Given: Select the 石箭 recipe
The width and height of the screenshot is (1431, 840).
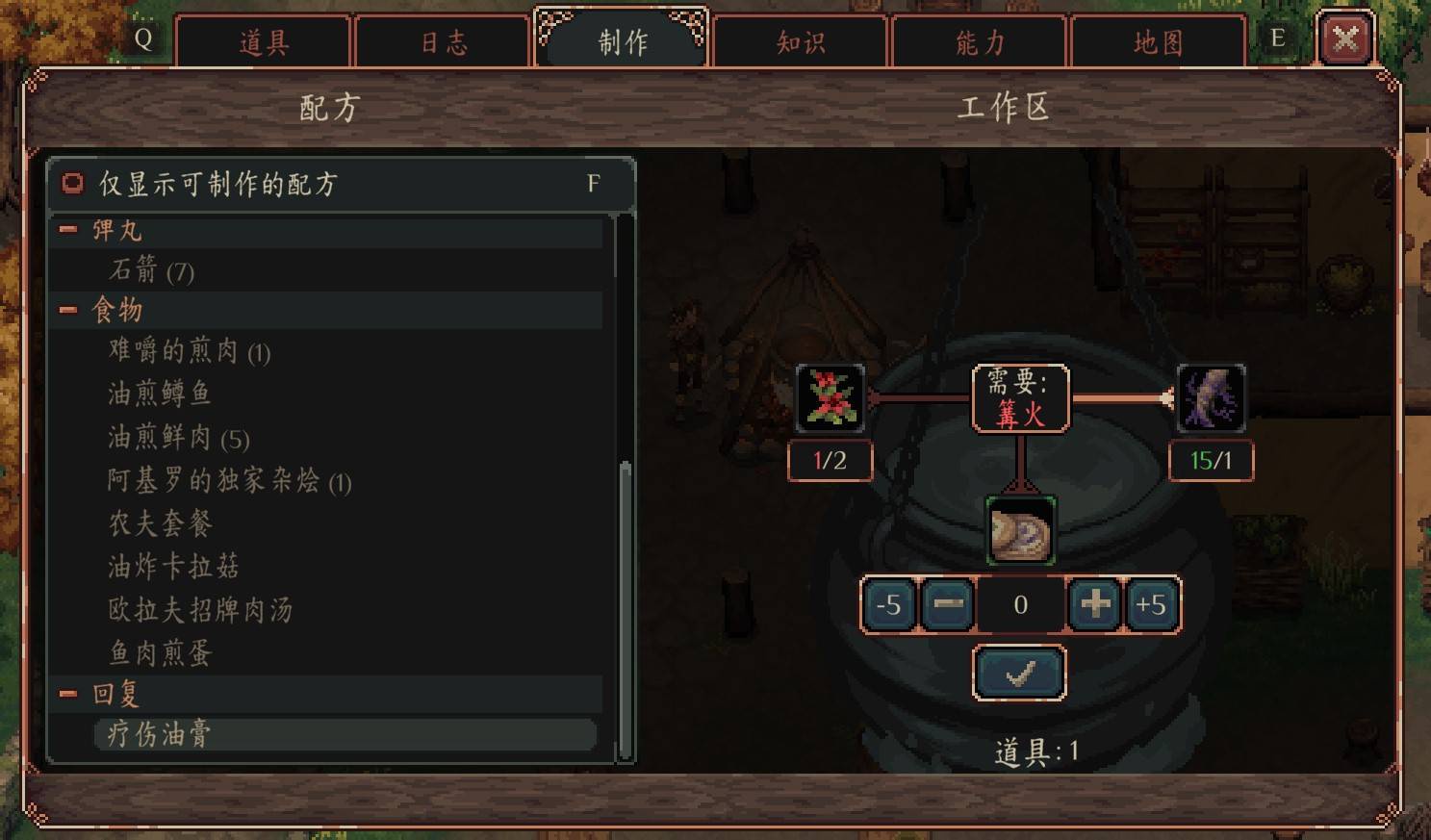Looking at the screenshot, I should tap(151, 270).
